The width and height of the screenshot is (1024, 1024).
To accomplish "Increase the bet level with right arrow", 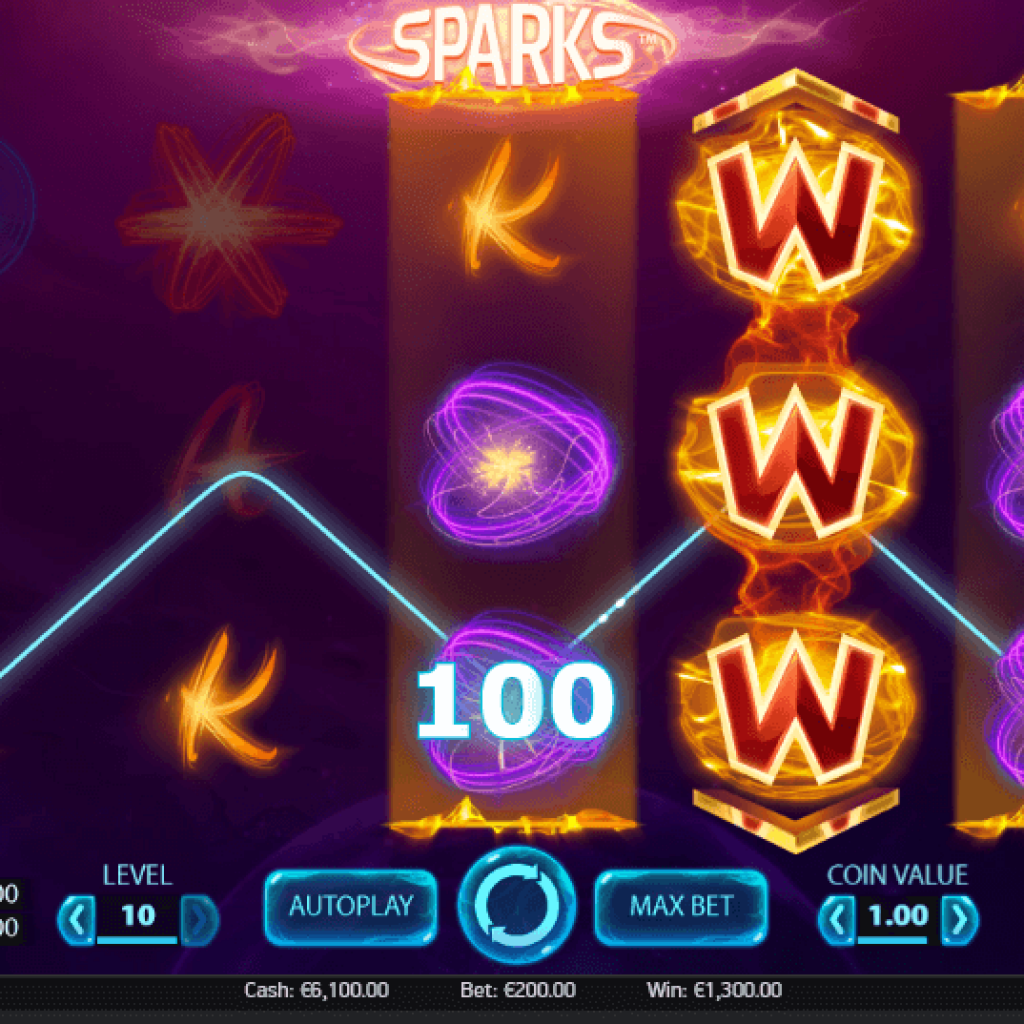I will tap(200, 917).
